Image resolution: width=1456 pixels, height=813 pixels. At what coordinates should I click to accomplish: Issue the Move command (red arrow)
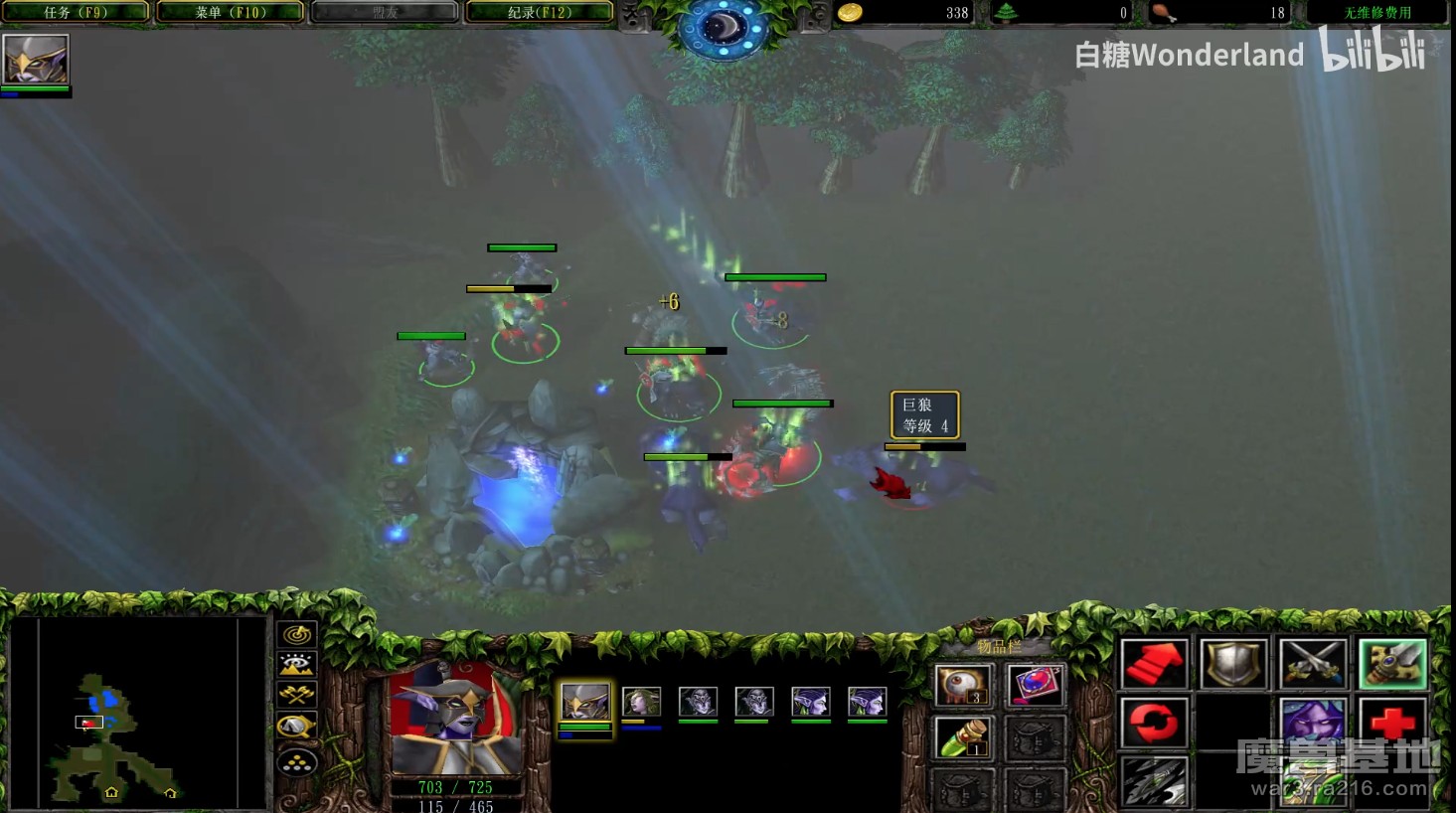(1154, 664)
